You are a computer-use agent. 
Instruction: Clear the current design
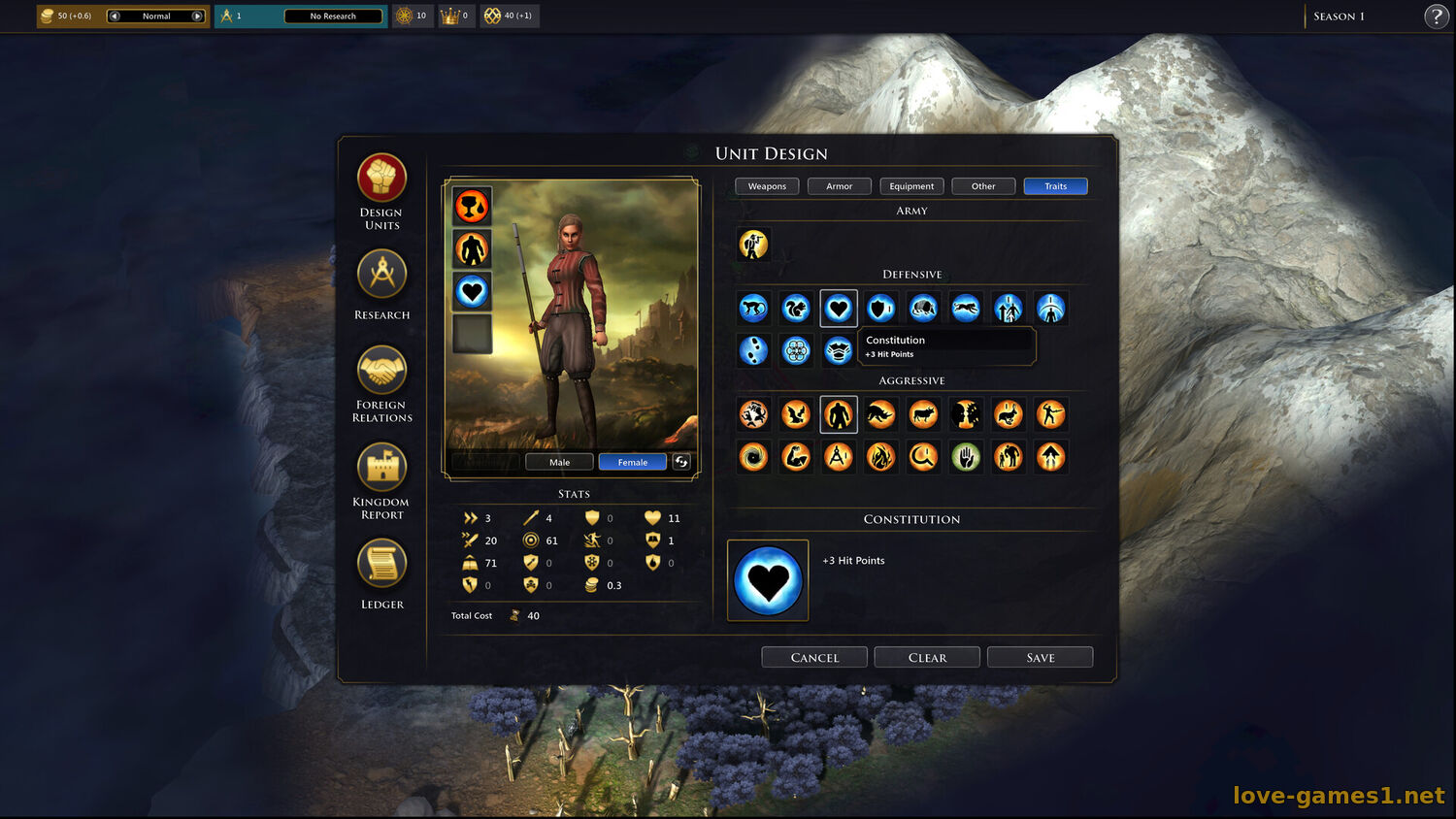(x=927, y=657)
